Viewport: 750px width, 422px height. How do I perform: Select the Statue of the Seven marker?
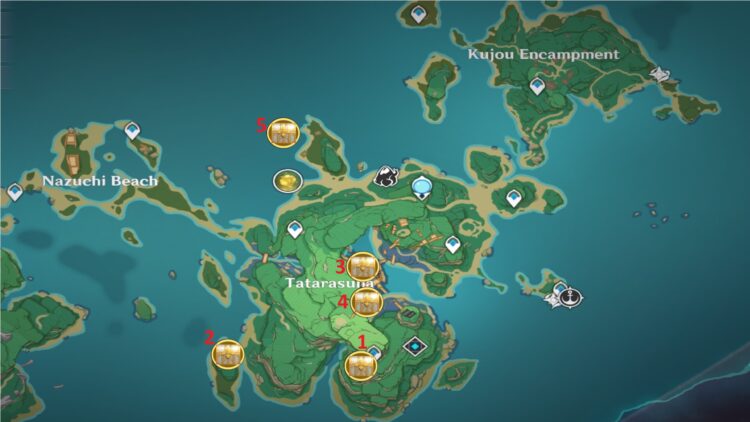pyautogui.click(x=422, y=186)
